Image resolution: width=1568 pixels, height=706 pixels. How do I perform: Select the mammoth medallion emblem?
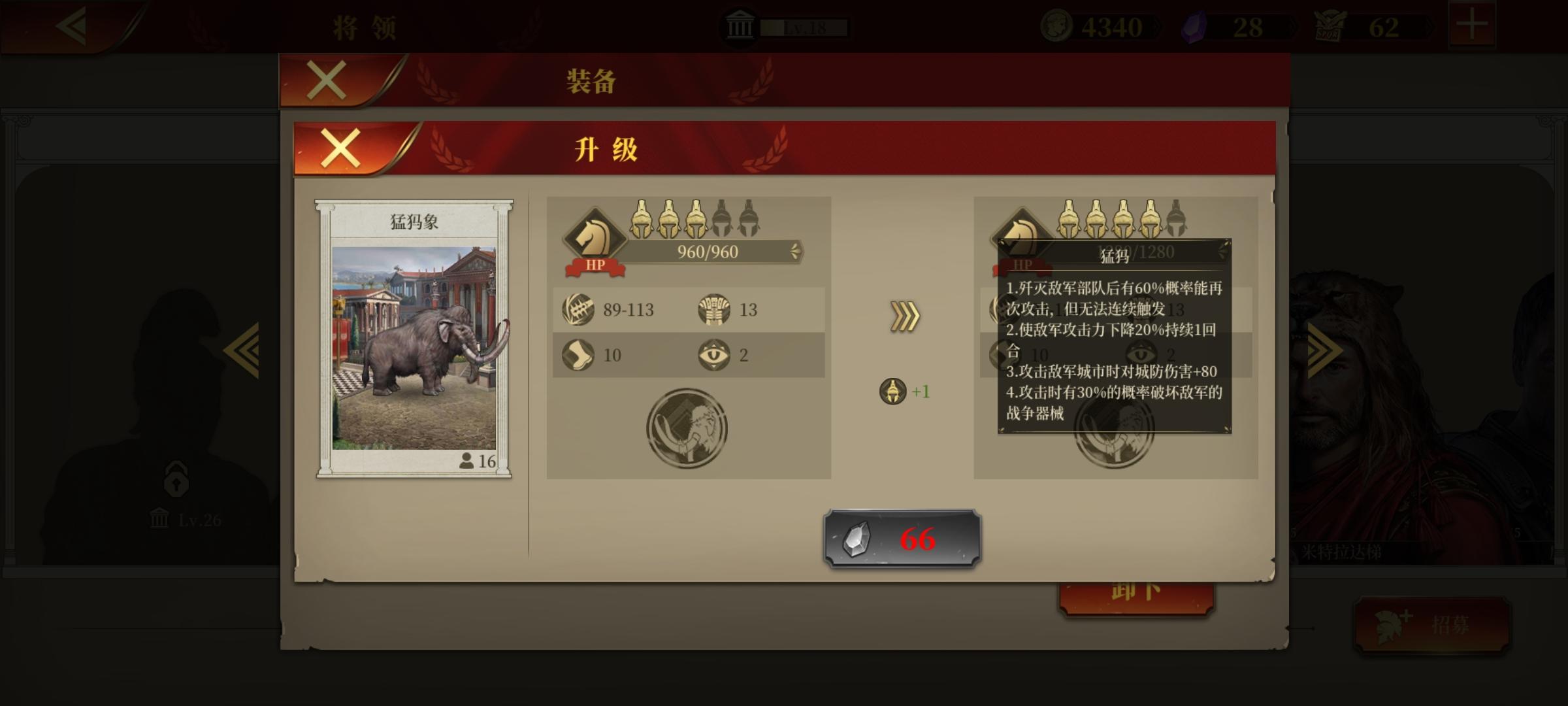(x=686, y=428)
